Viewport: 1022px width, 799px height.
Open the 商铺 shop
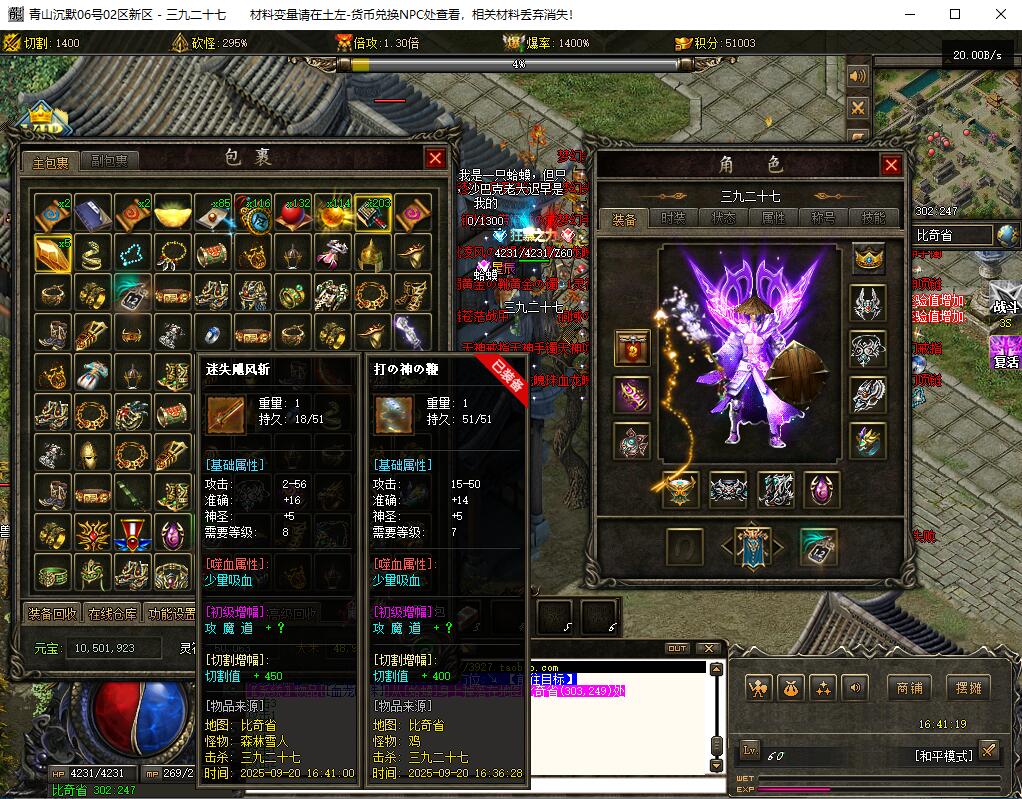tap(909, 687)
